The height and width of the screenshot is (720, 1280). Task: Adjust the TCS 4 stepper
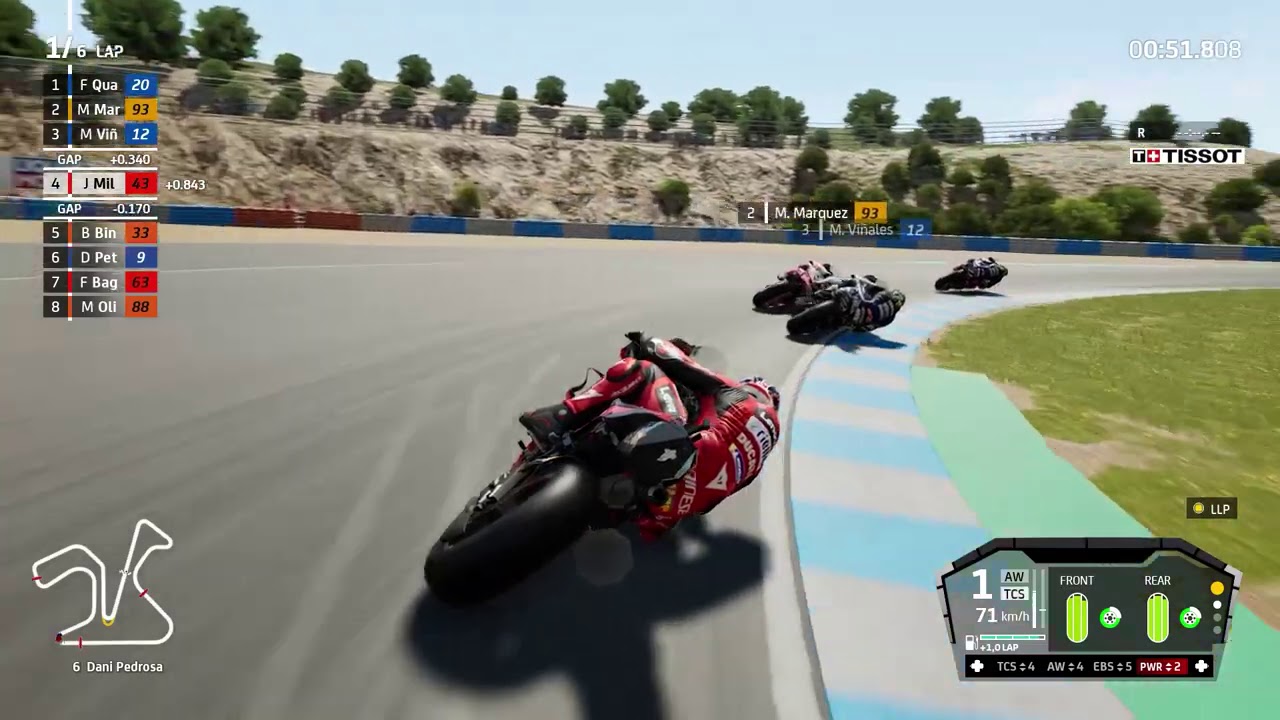(1015, 667)
